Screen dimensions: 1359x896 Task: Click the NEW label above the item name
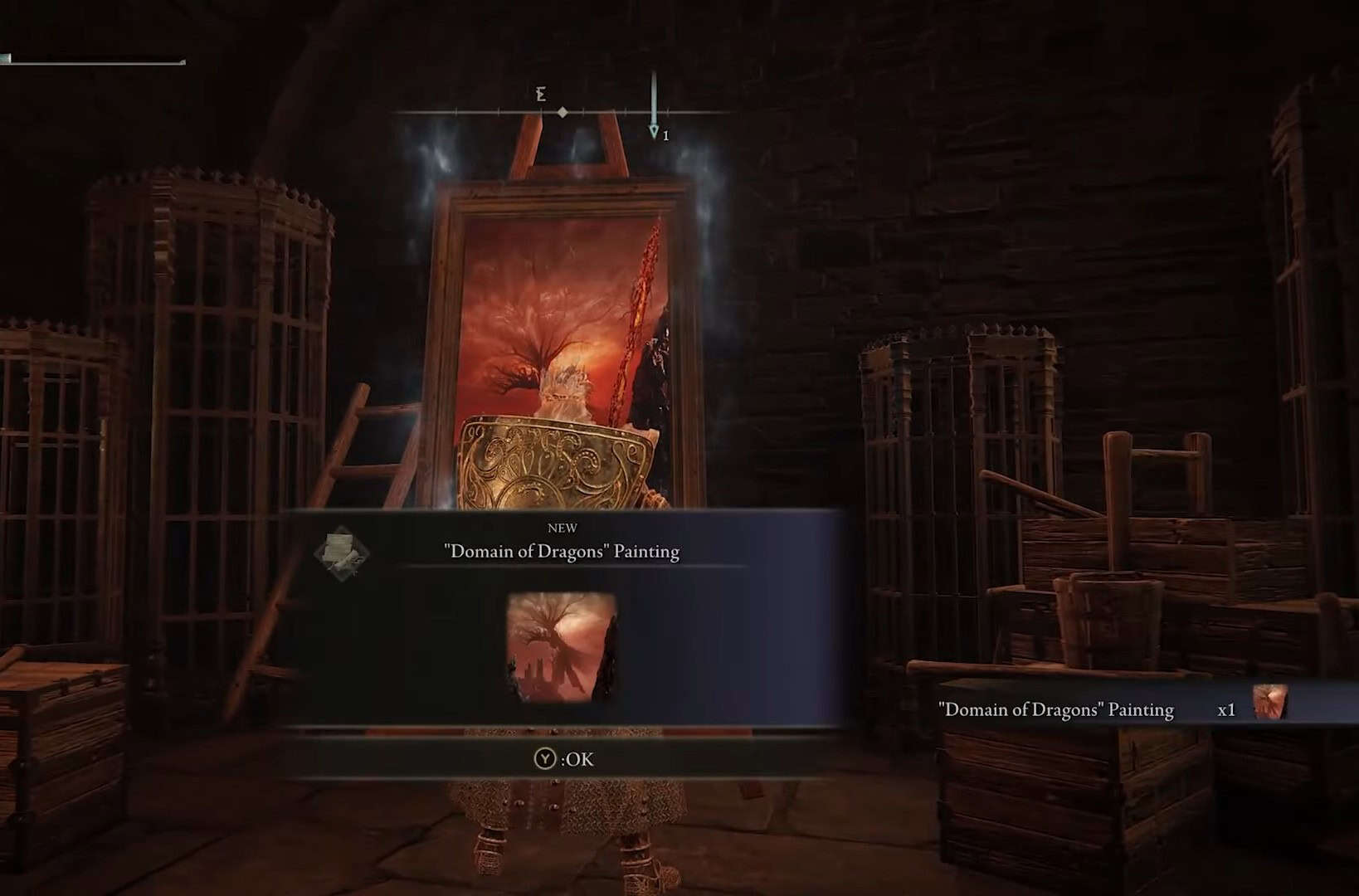(562, 527)
